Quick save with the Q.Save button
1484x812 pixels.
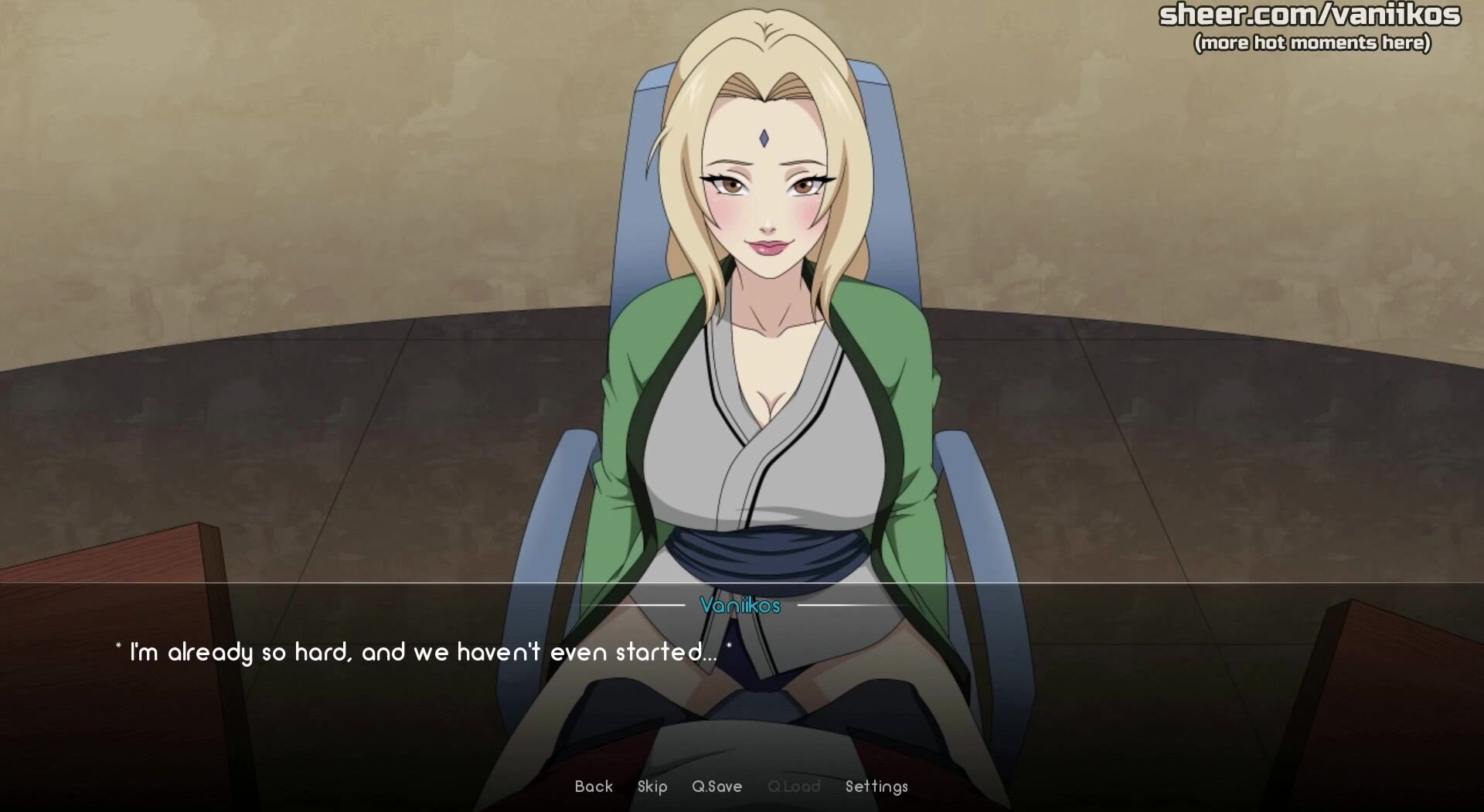click(716, 787)
